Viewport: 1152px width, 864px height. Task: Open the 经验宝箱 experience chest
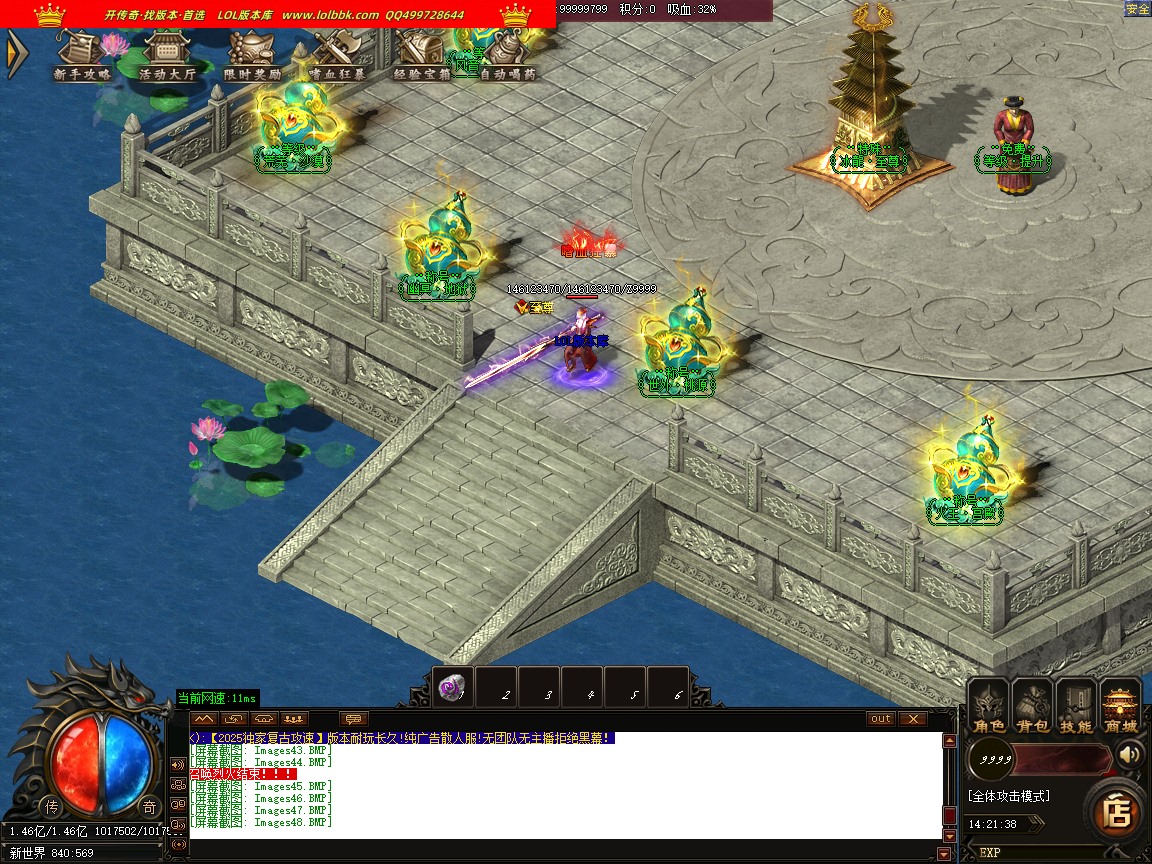click(x=422, y=56)
